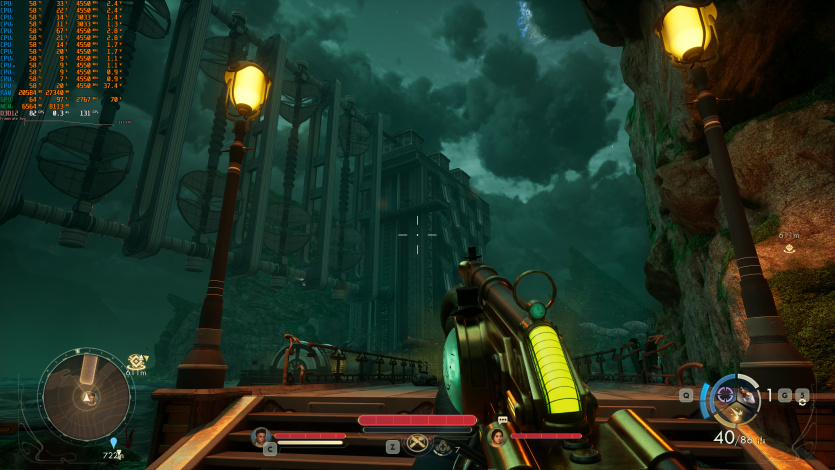Click the objective marker on the right cliff
This screenshot has height=470, width=835.
790,248
